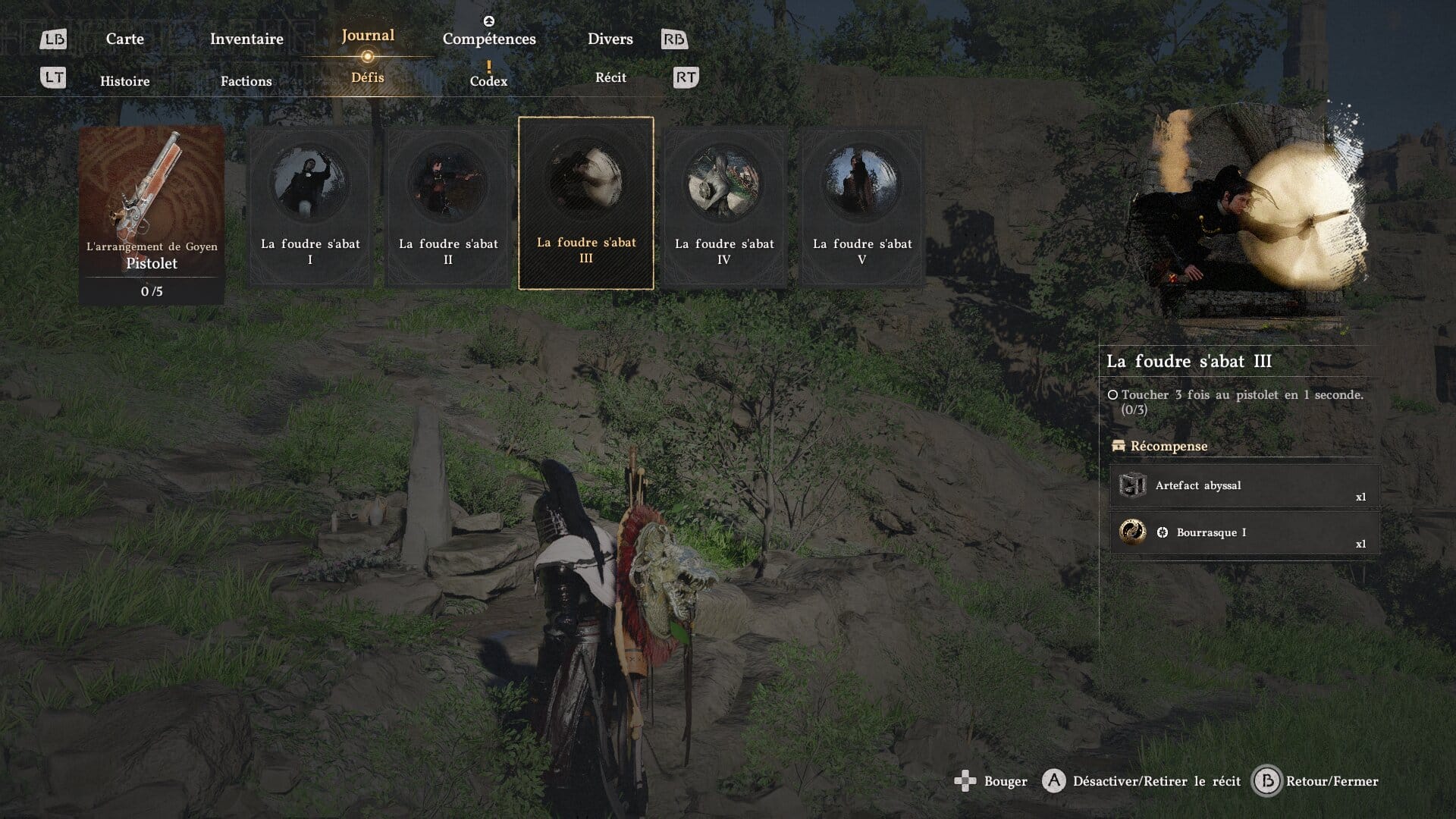Switch to the Factions sub-tab
The height and width of the screenshot is (819, 1456).
246,81
